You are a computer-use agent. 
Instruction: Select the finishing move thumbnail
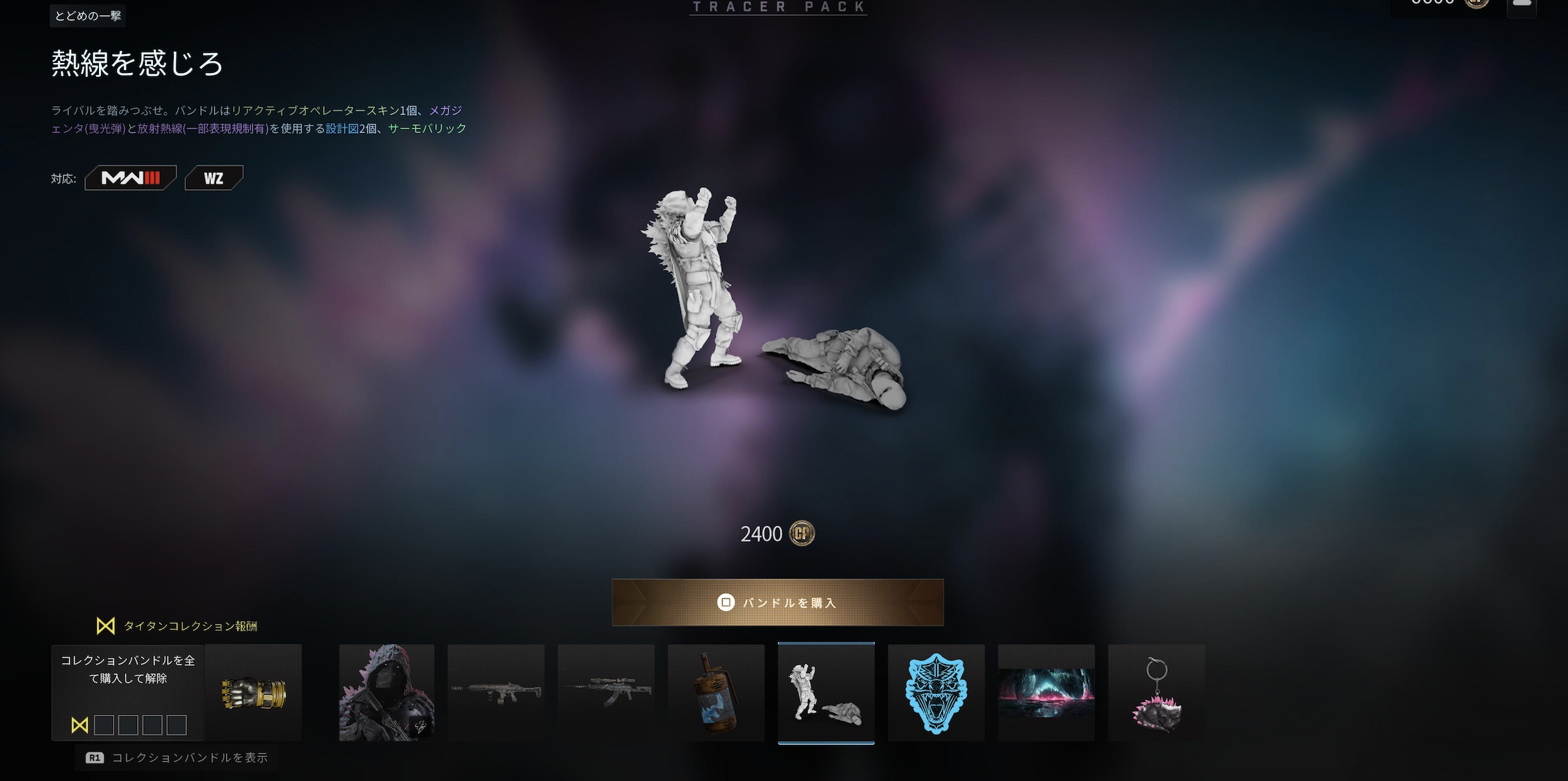826,693
